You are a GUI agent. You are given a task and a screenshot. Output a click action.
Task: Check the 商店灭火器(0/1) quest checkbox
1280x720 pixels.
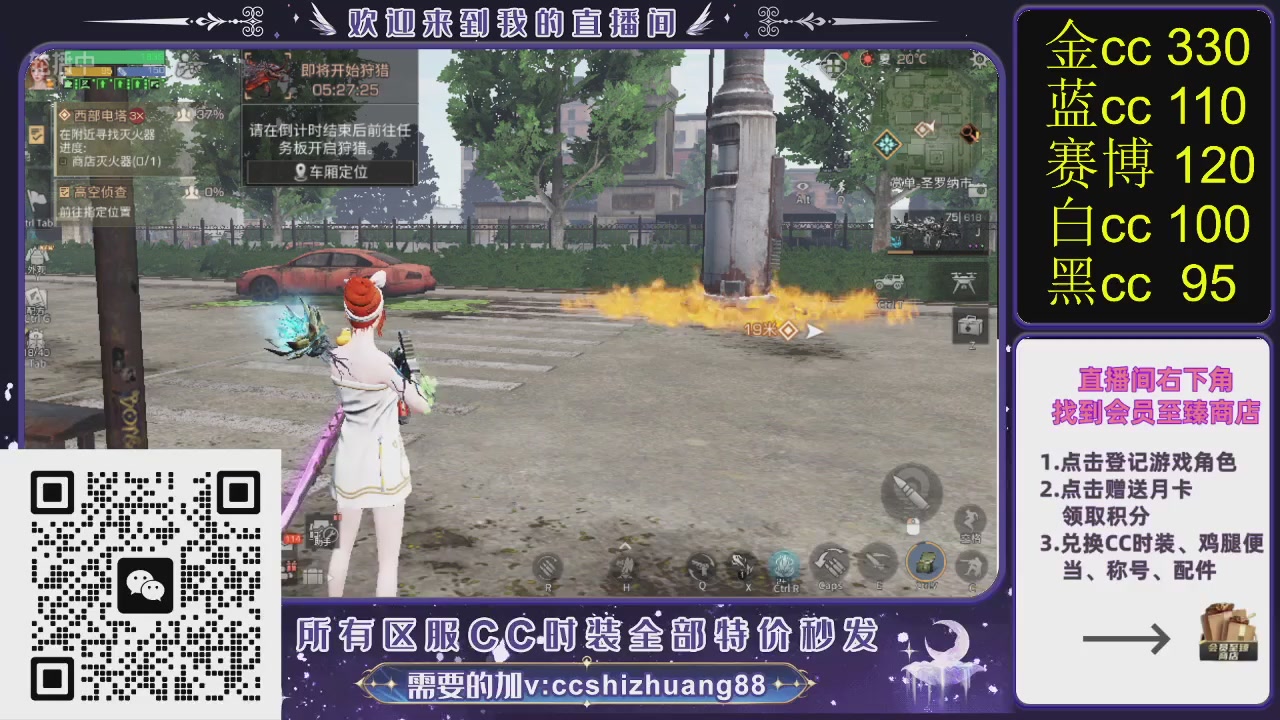coord(62,163)
